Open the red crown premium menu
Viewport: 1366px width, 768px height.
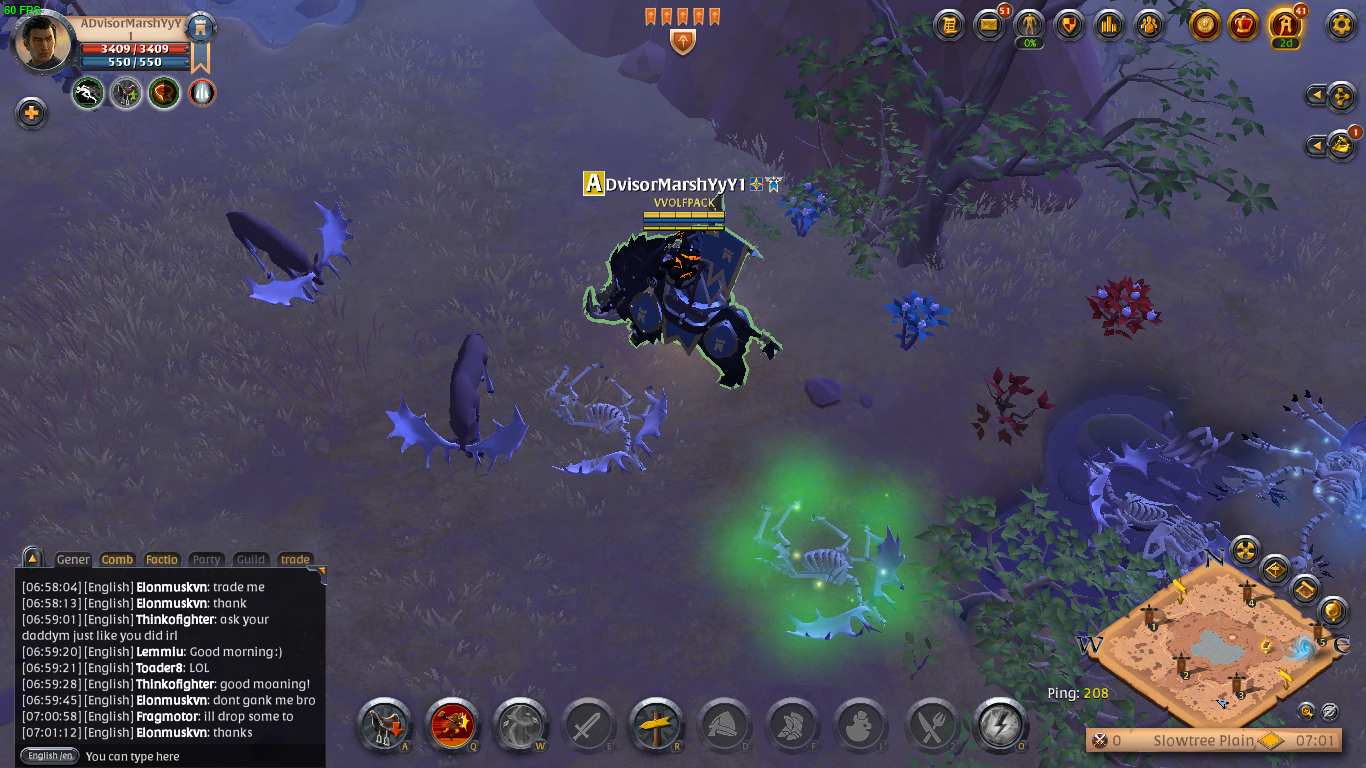(1243, 25)
